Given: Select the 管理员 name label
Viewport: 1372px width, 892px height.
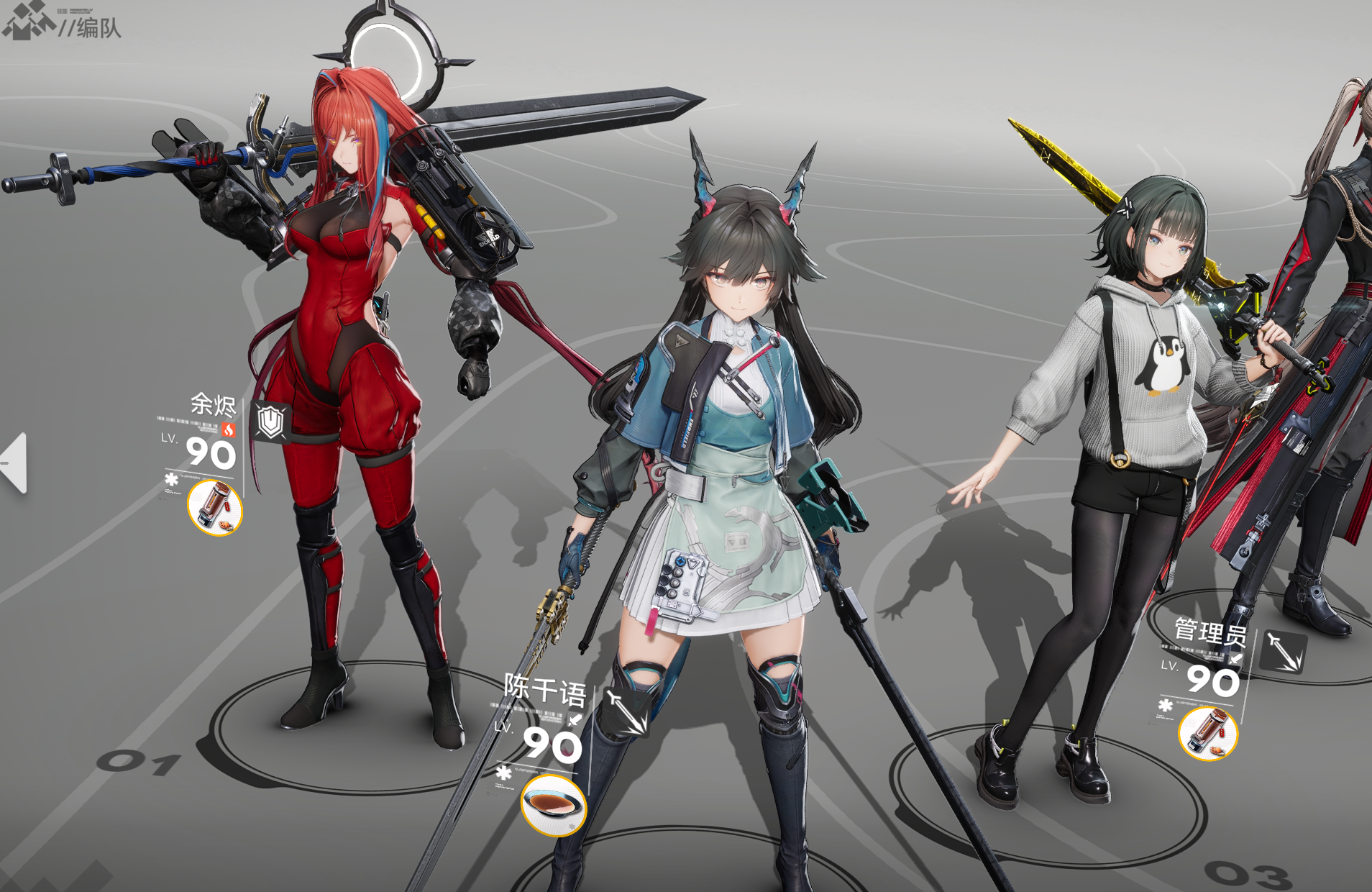Looking at the screenshot, I should 1209,632.
